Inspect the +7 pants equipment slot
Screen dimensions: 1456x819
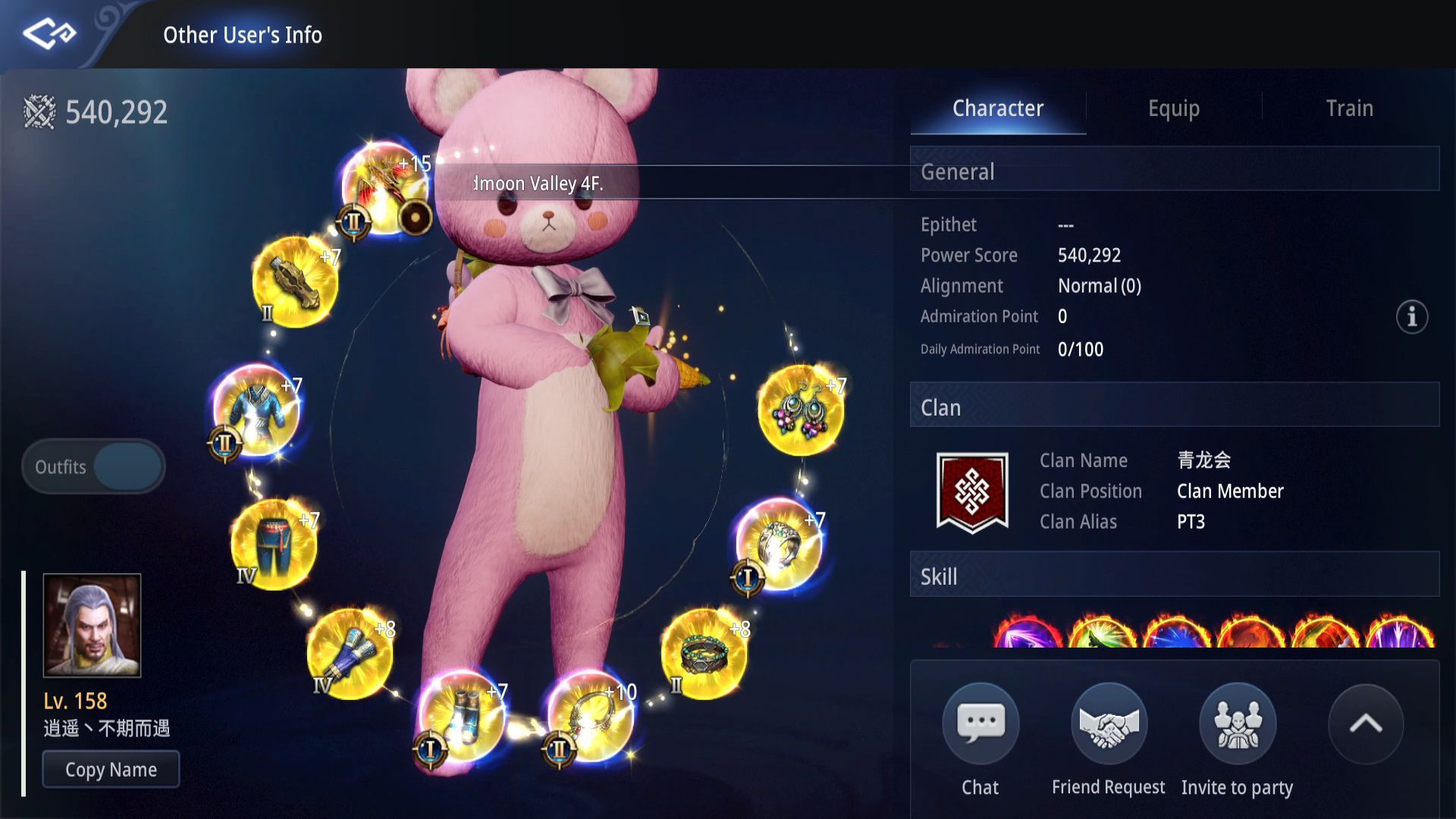[x=273, y=543]
